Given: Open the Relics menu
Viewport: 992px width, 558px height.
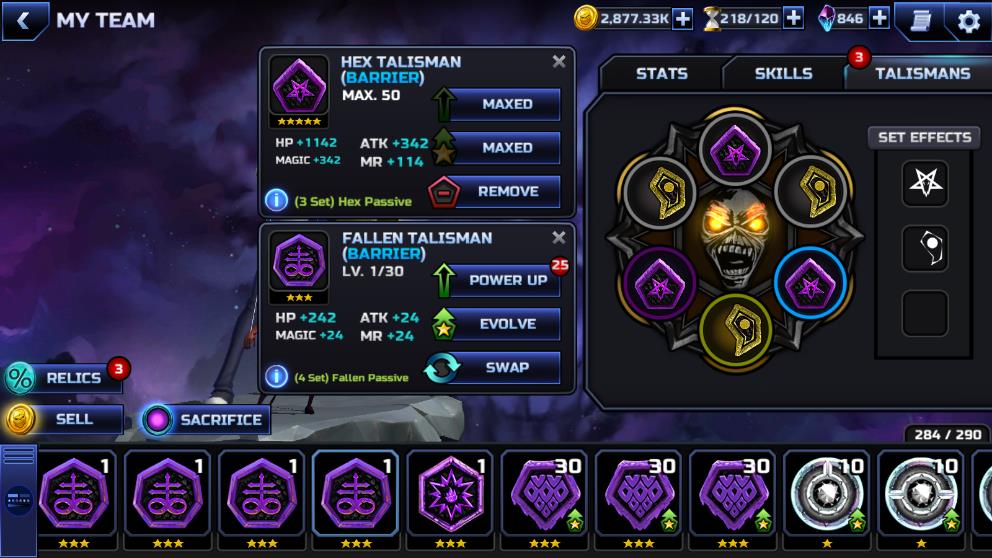Looking at the screenshot, I should (x=62, y=378).
